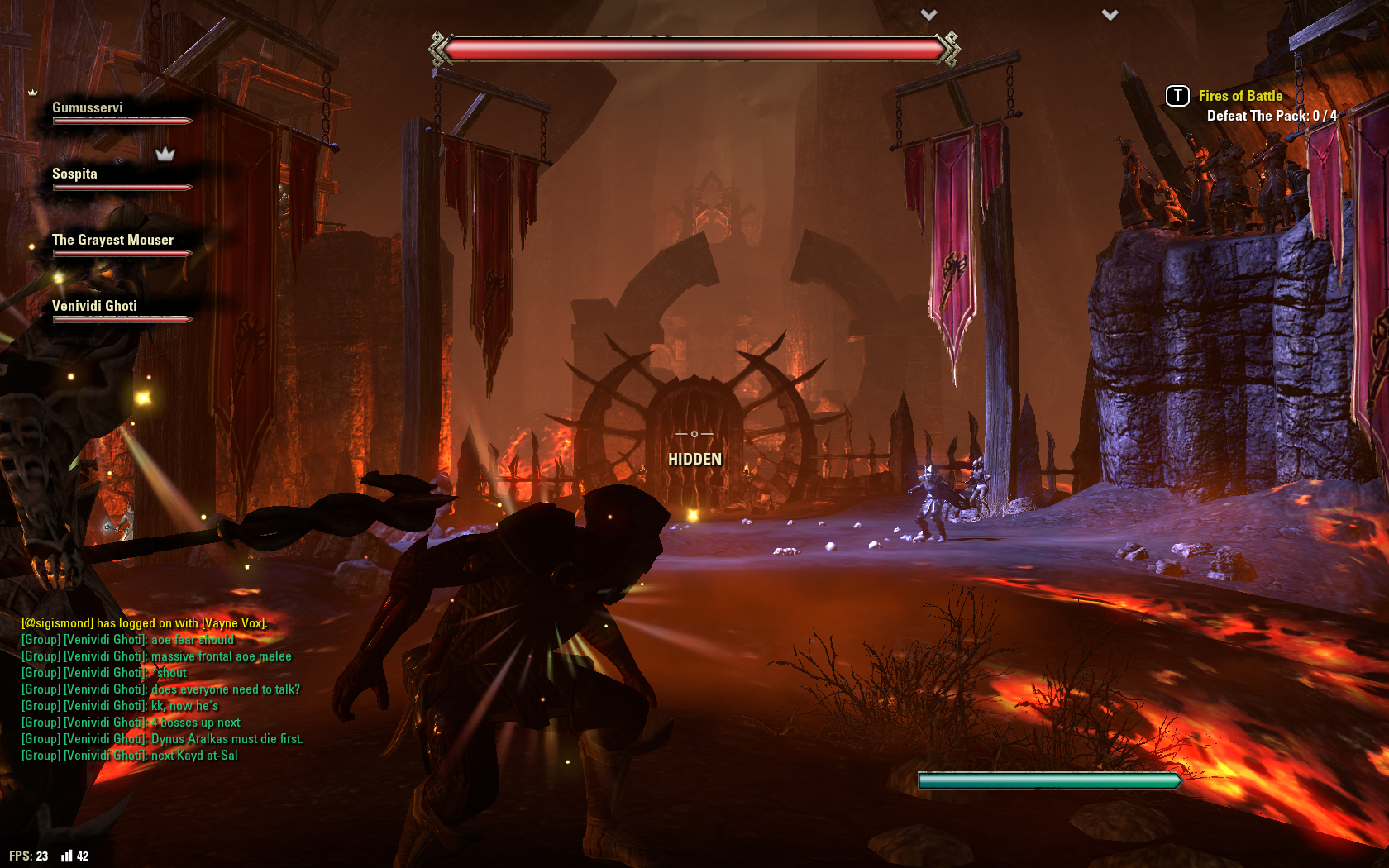Select The Grayest Mouser group frame
1389x868 pixels.
point(112,241)
